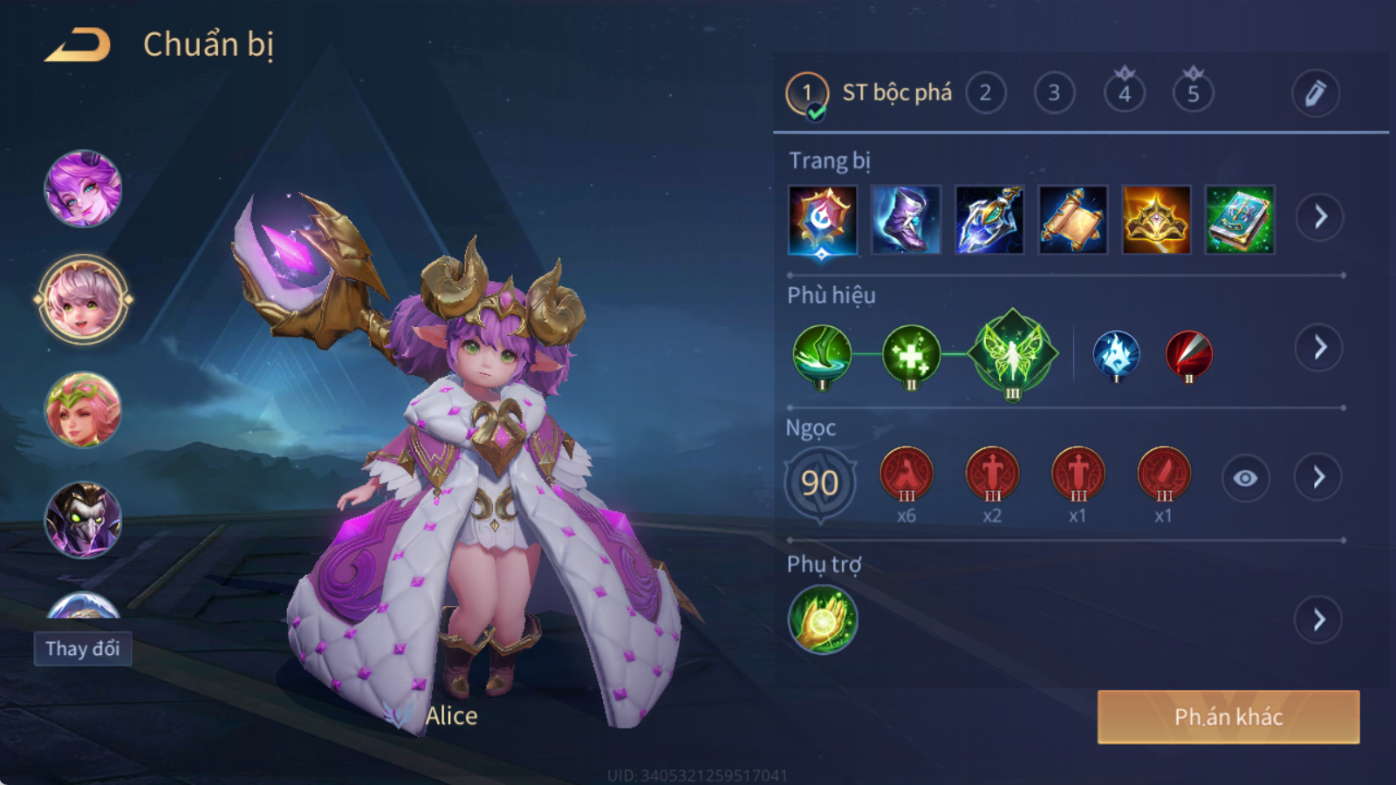The height and width of the screenshot is (785, 1396).
Task: Select the glowing hand support spell
Action: click(823, 620)
